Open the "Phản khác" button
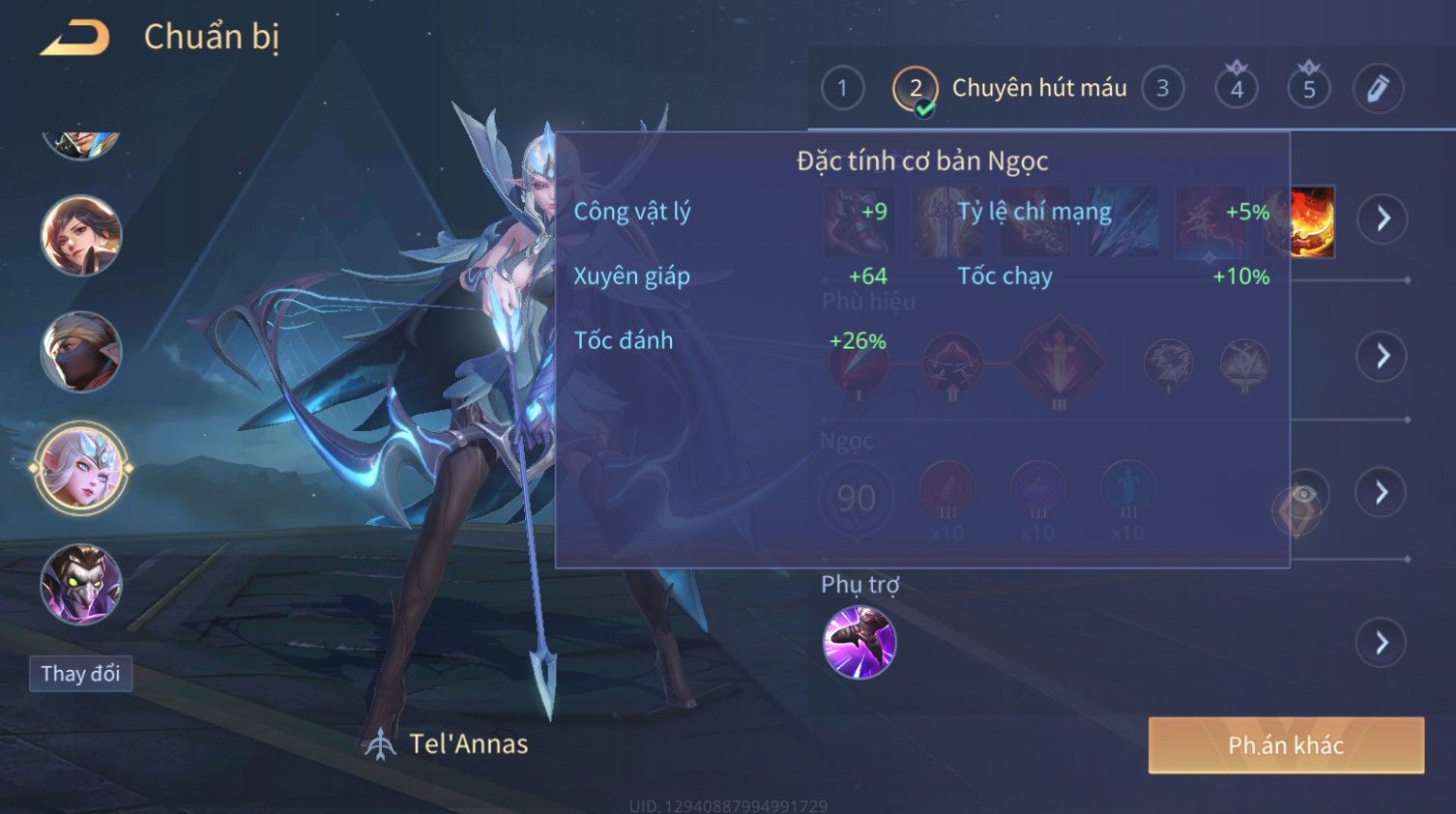 coord(1286,745)
